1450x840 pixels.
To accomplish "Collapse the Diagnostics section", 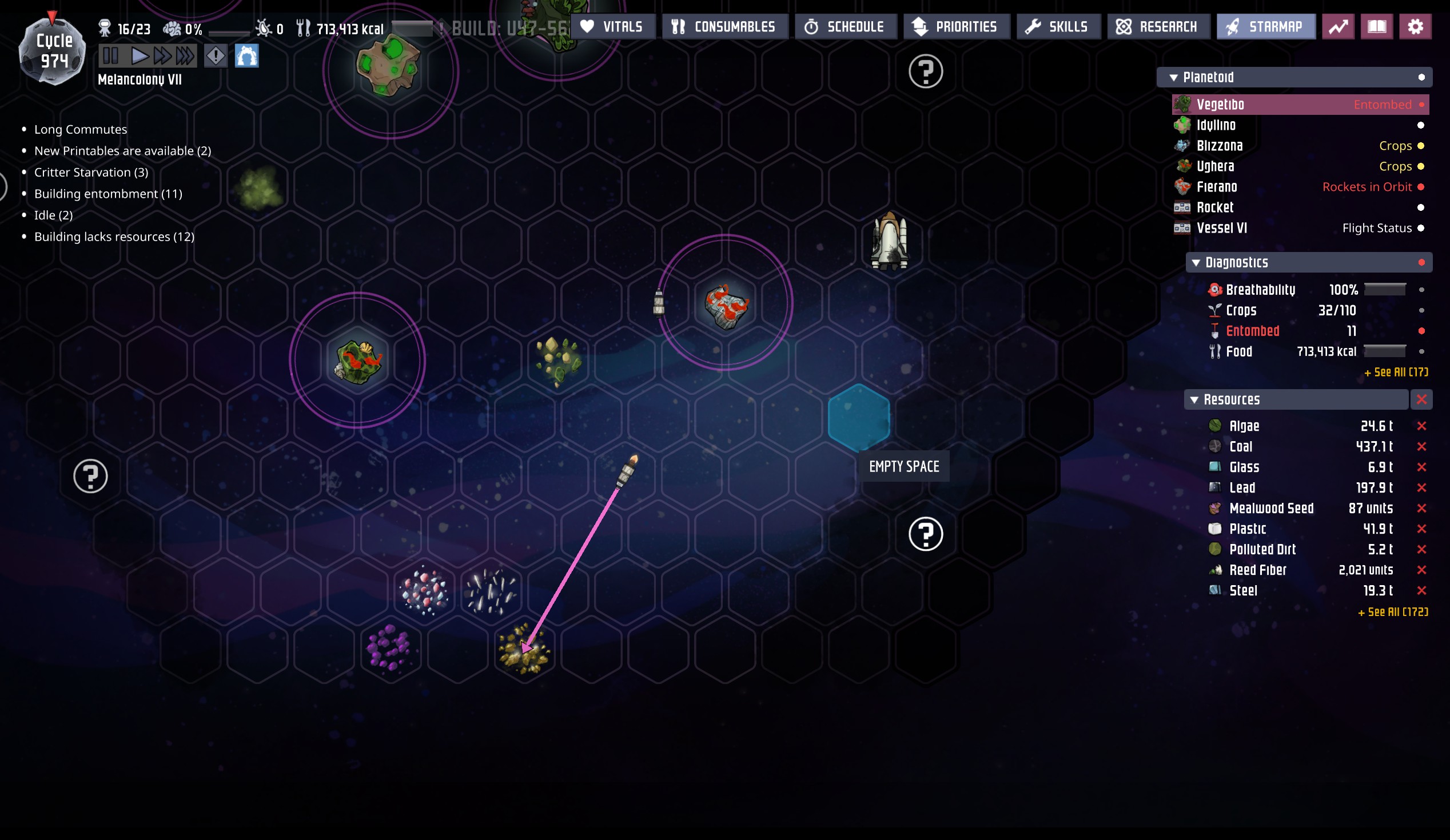I will [x=1196, y=263].
